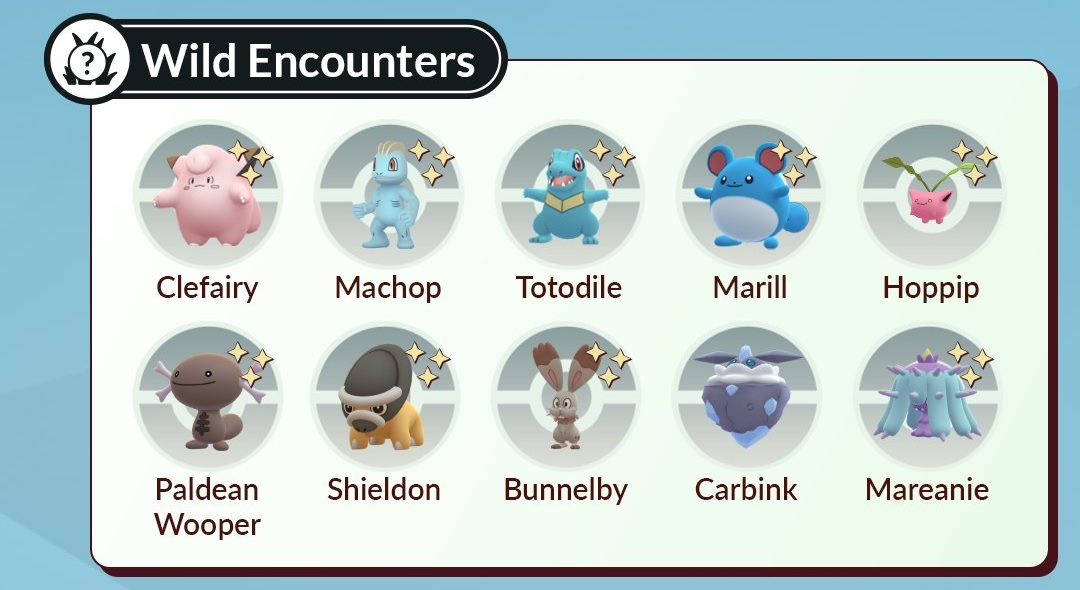Pick the Paldean Wooper encounter

click(207, 397)
